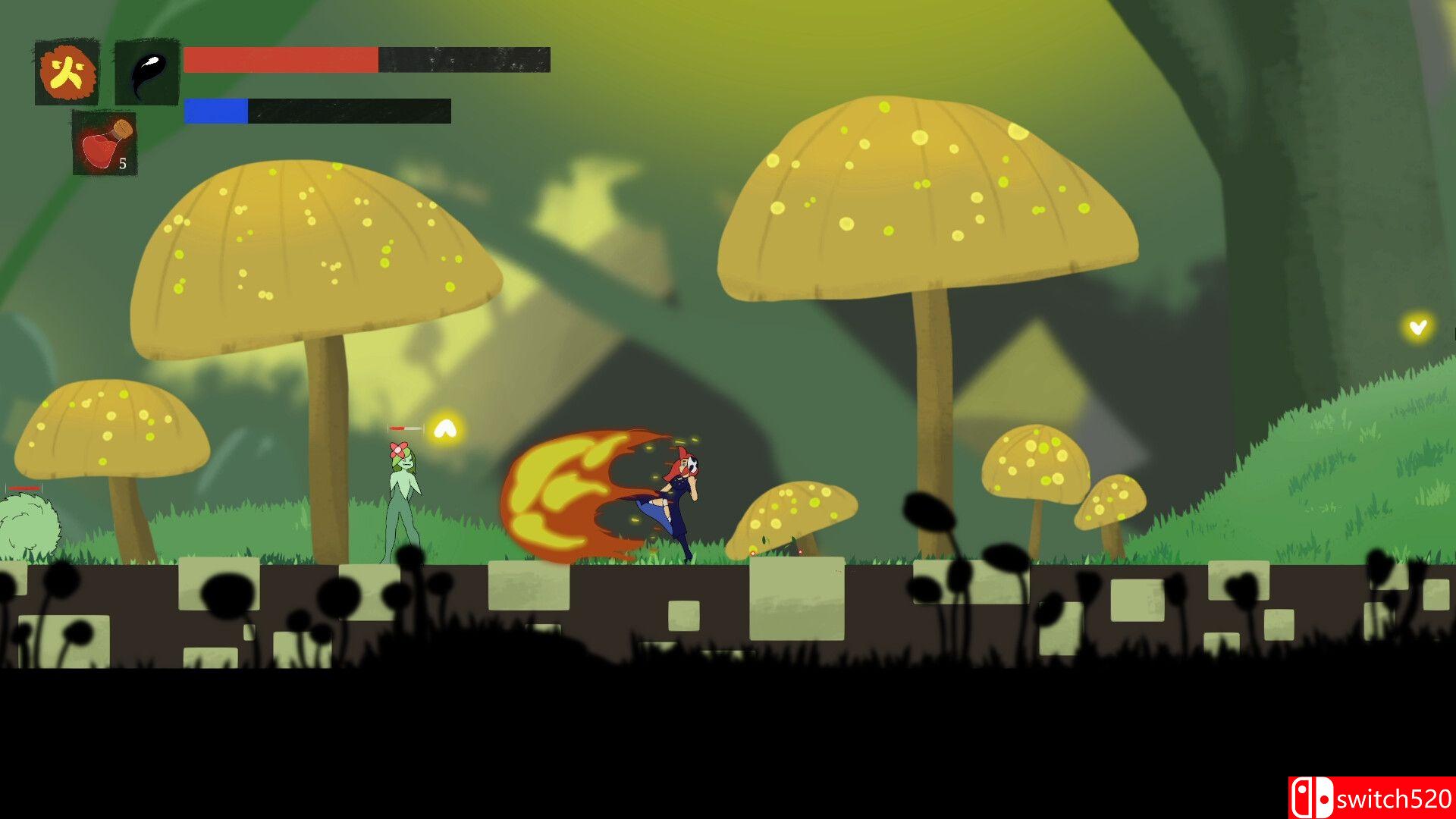1456x819 pixels.
Task: Click the black spirit wisp icon
Action: (147, 73)
